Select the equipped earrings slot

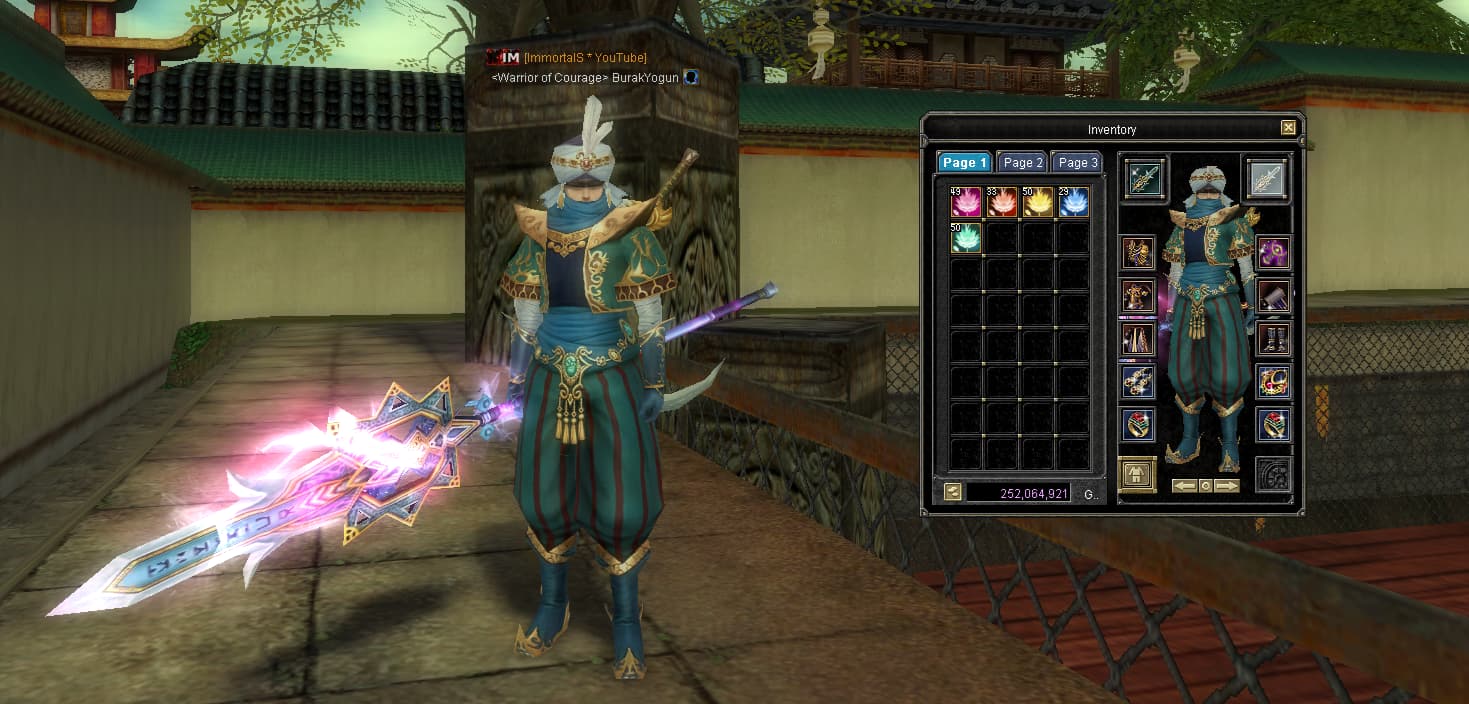(x=1138, y=381)
